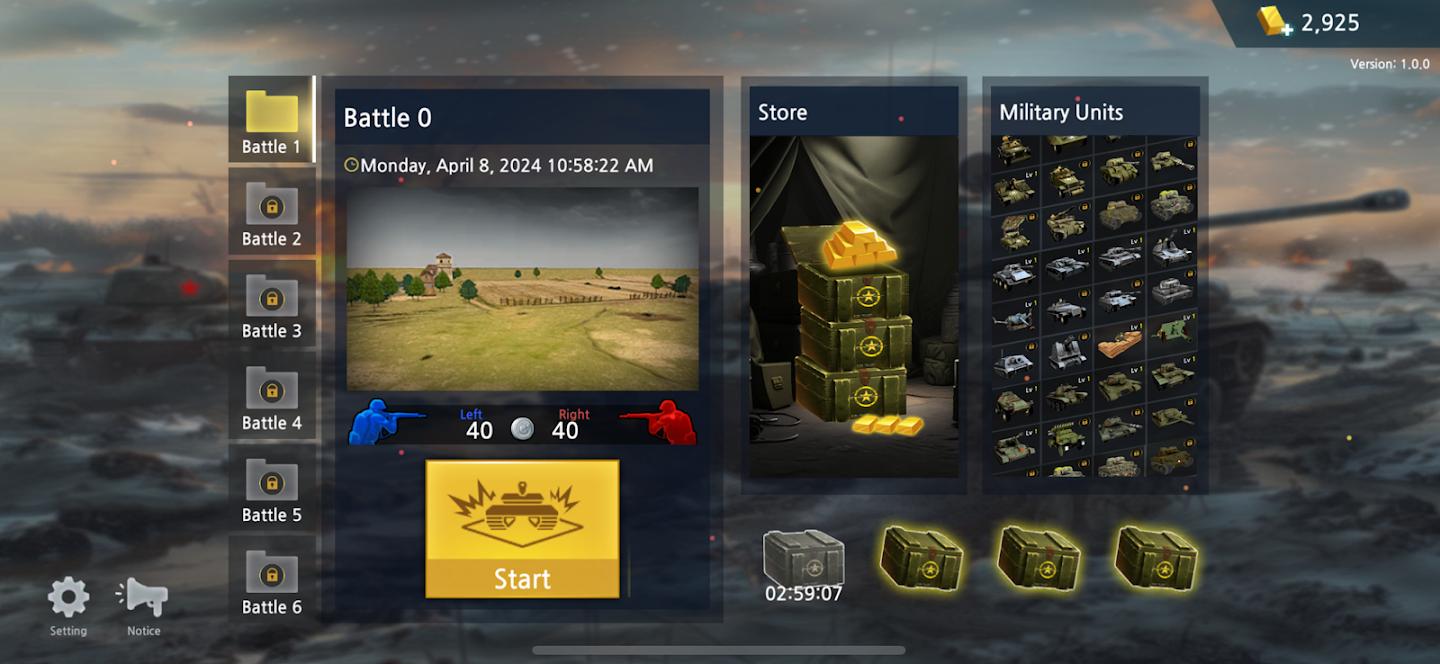Image resolution: width=1440 pixels, height=664 pixels.
Task: Choose the locked Battle 6 folder
Action: click(x=271, y=581)
